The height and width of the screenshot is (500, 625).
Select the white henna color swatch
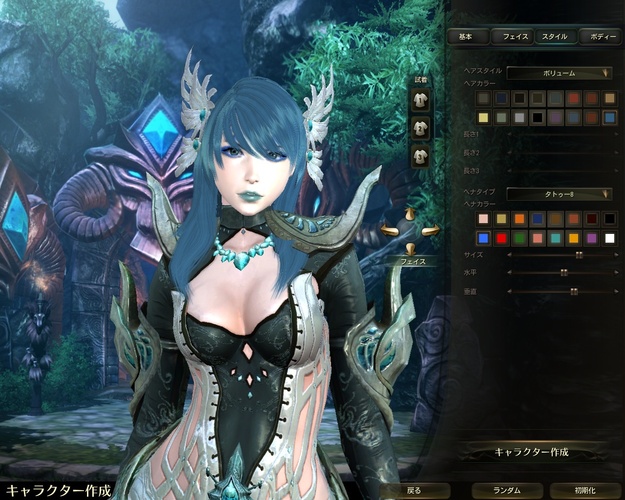pyautogui.click(x=609, y=237)
